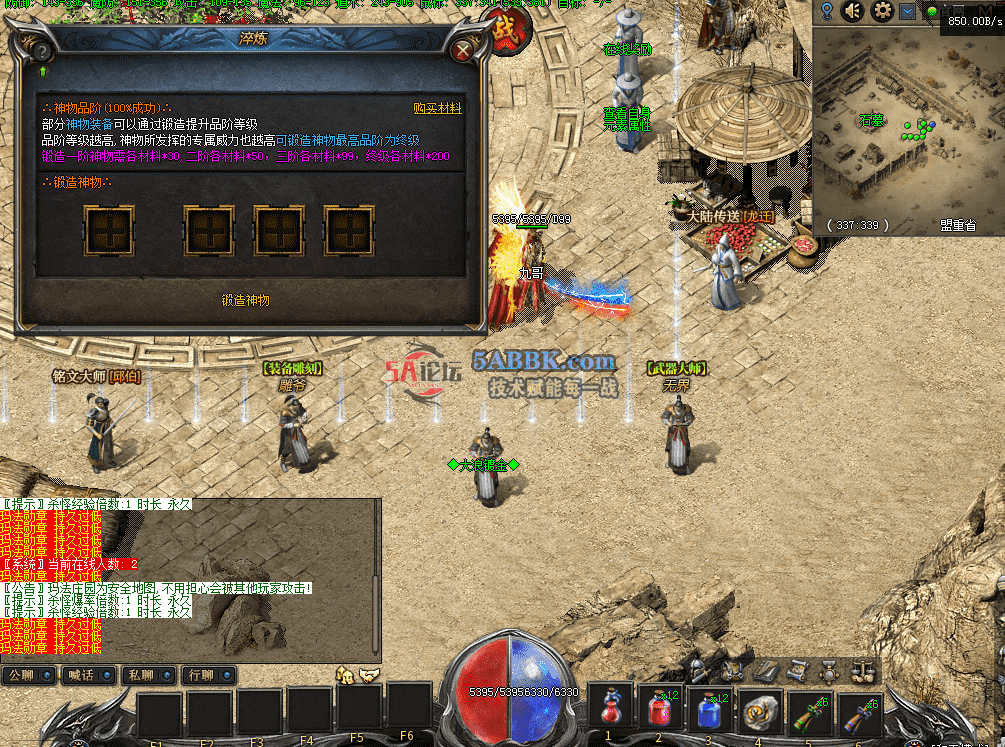Open the gear settings icon
The height and width of the screenshot is (747, 1005).
point(881,11)
